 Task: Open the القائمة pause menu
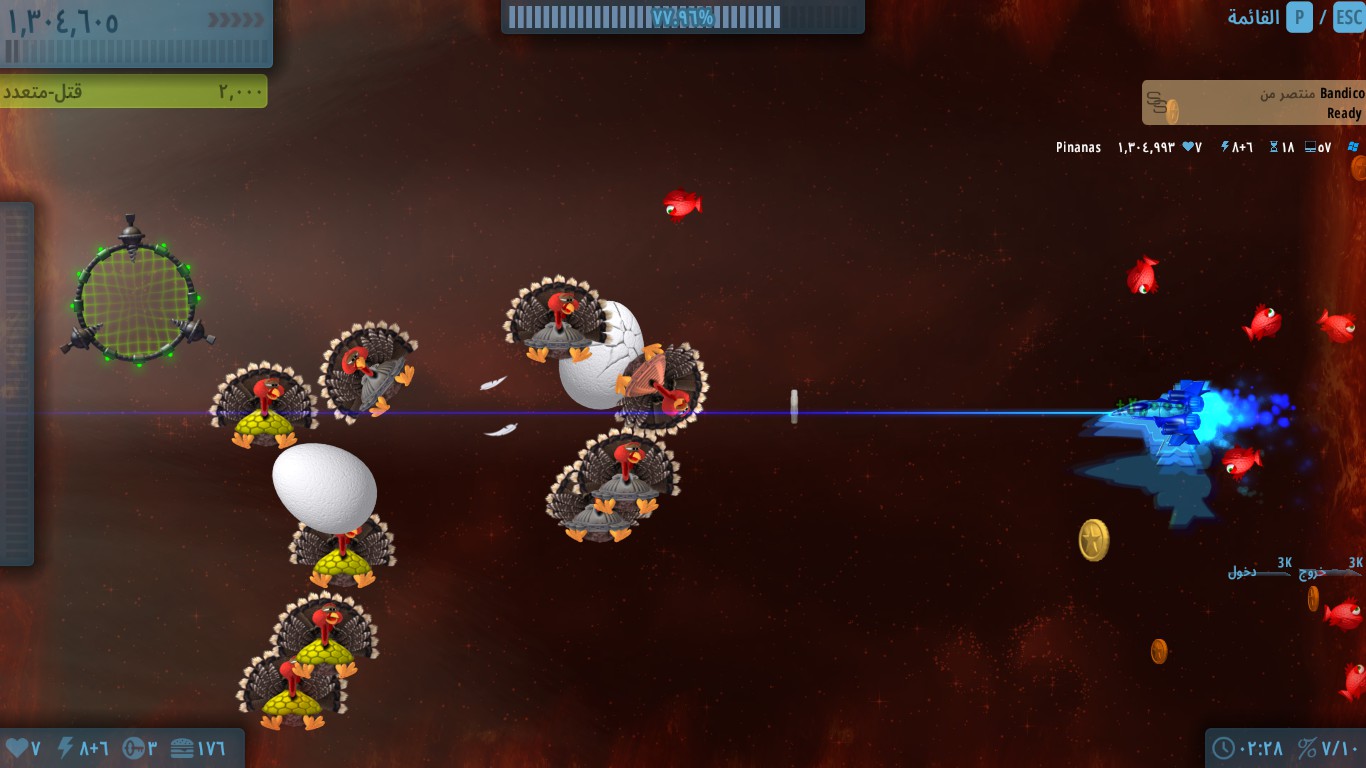tap(1254, 18)
